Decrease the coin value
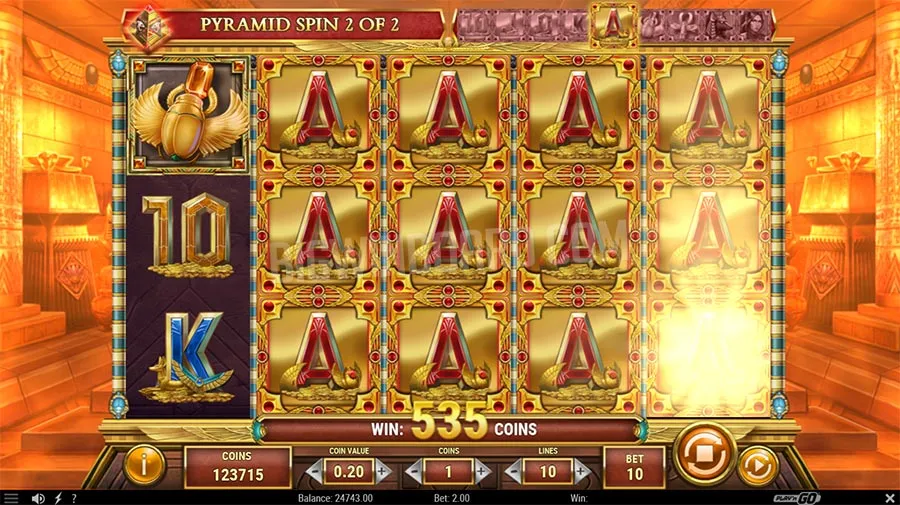Screen dimensions: 900x505 point(316,470)
